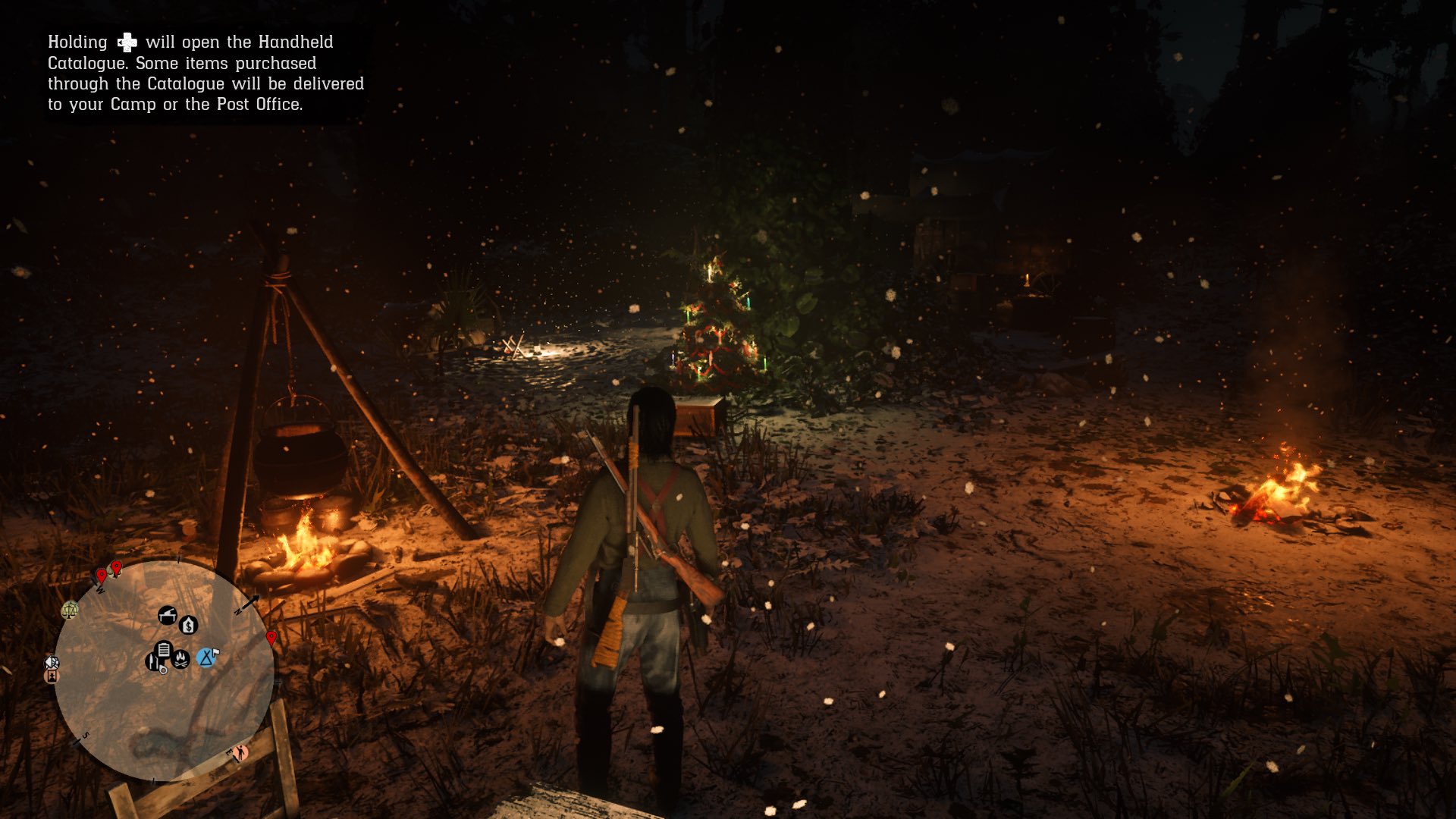Click the circular minimap
Image resolution: width=1456 pixels, height=819 pixels.
point(164,670)
